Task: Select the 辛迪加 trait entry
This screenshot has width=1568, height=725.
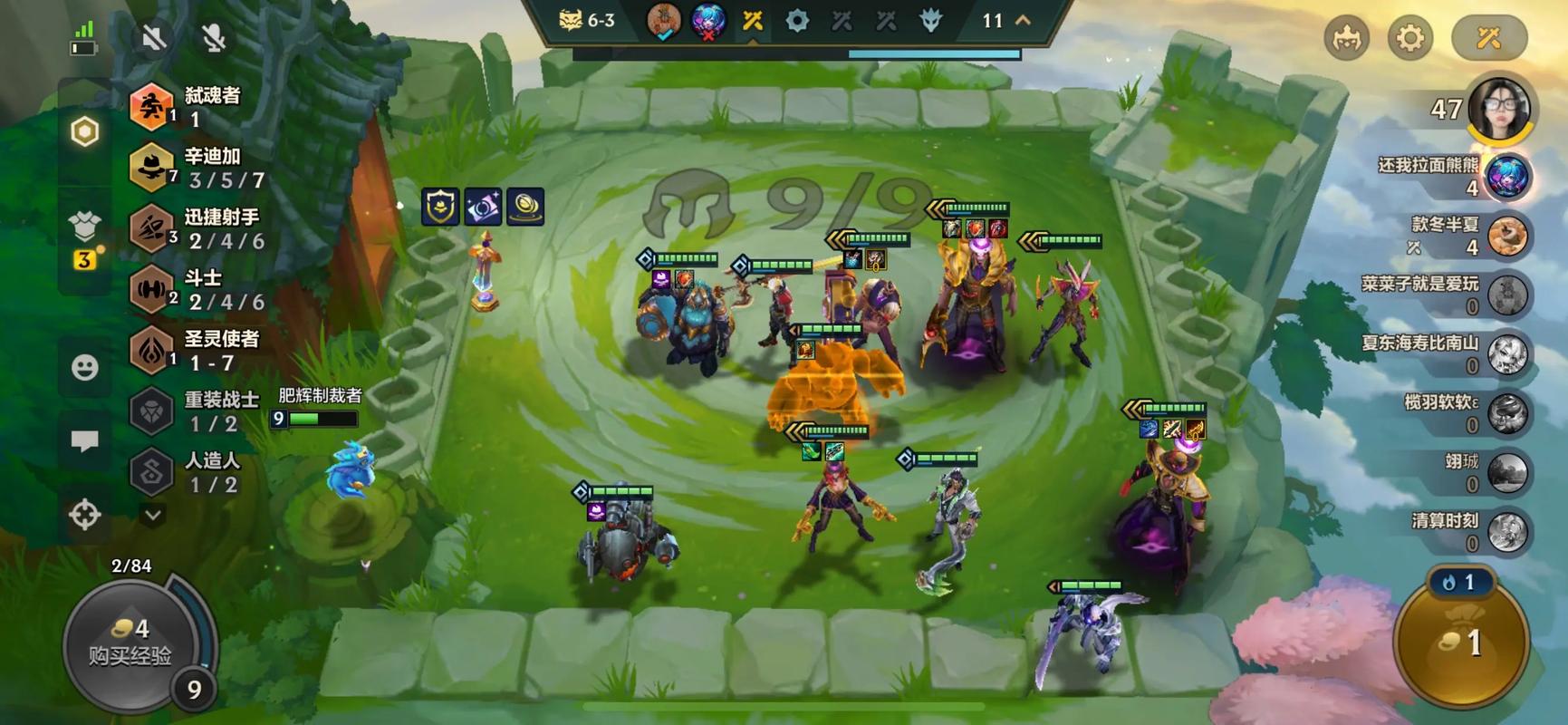Action: coord(199,168)
